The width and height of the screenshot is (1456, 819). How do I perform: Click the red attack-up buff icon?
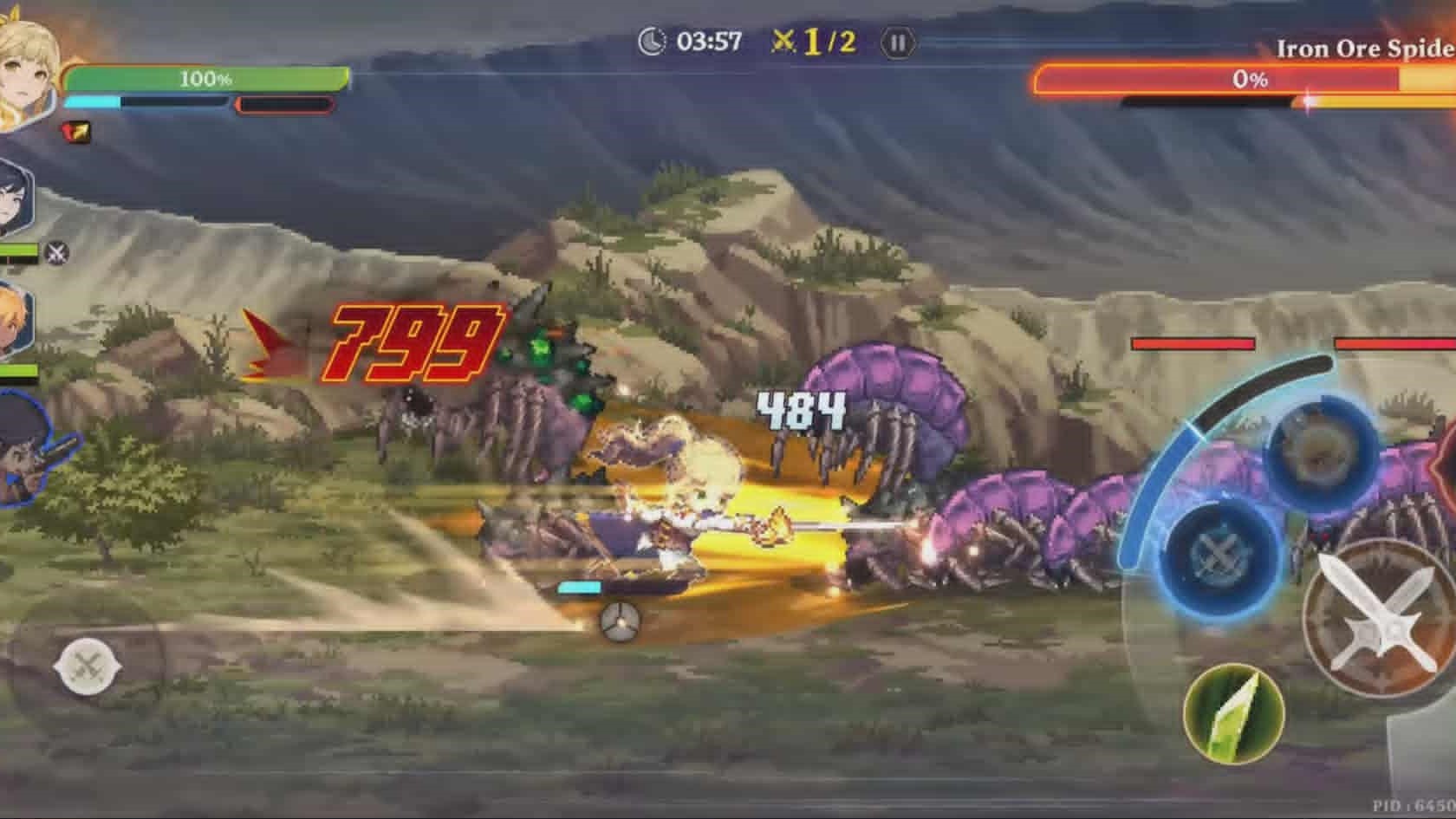tap(76, 132)
